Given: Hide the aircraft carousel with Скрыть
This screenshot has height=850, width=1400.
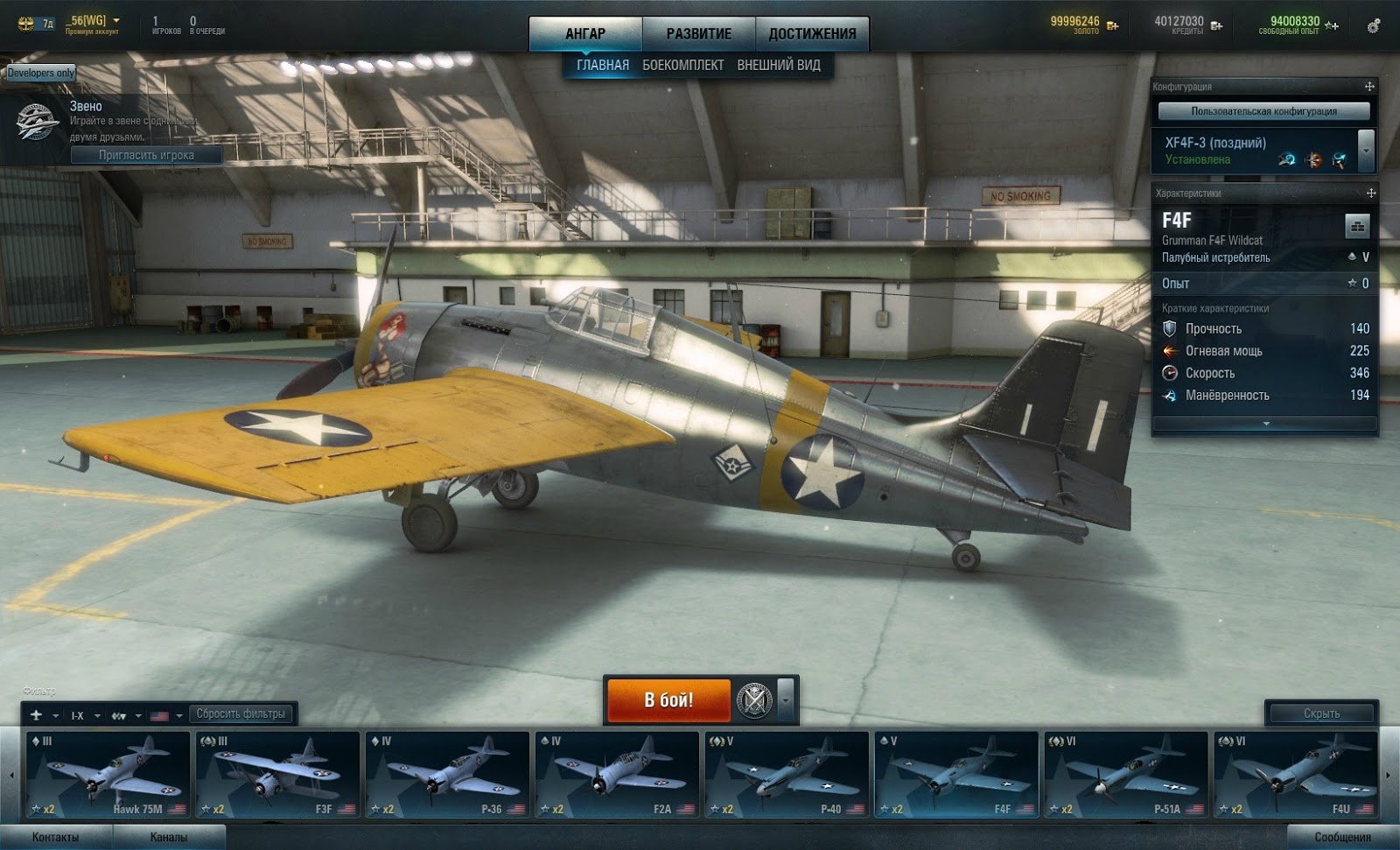Looking at the screenshot, I should click(1321, 713).
